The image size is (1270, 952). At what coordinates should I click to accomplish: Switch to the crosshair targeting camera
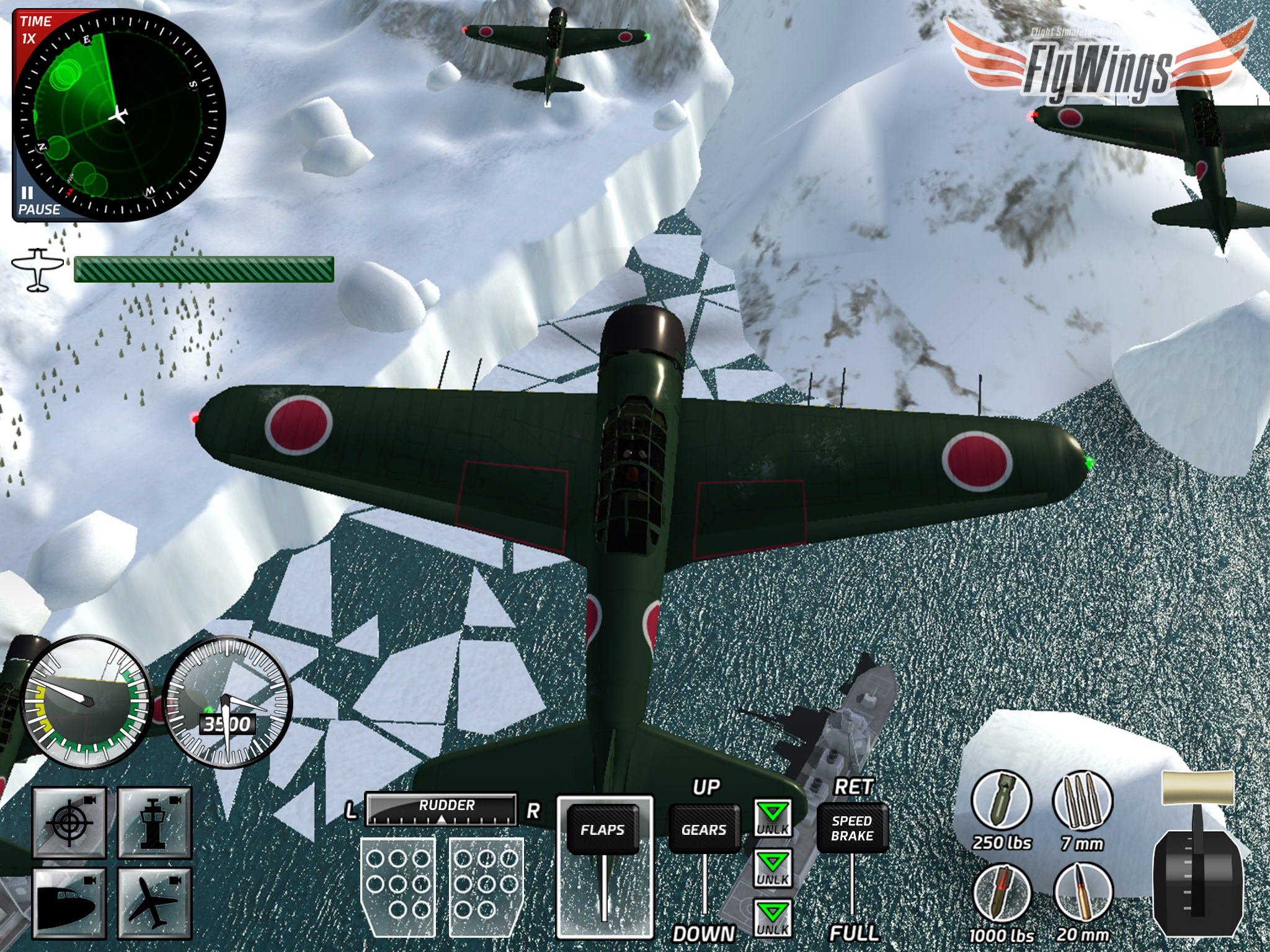[x=69, y=822]
